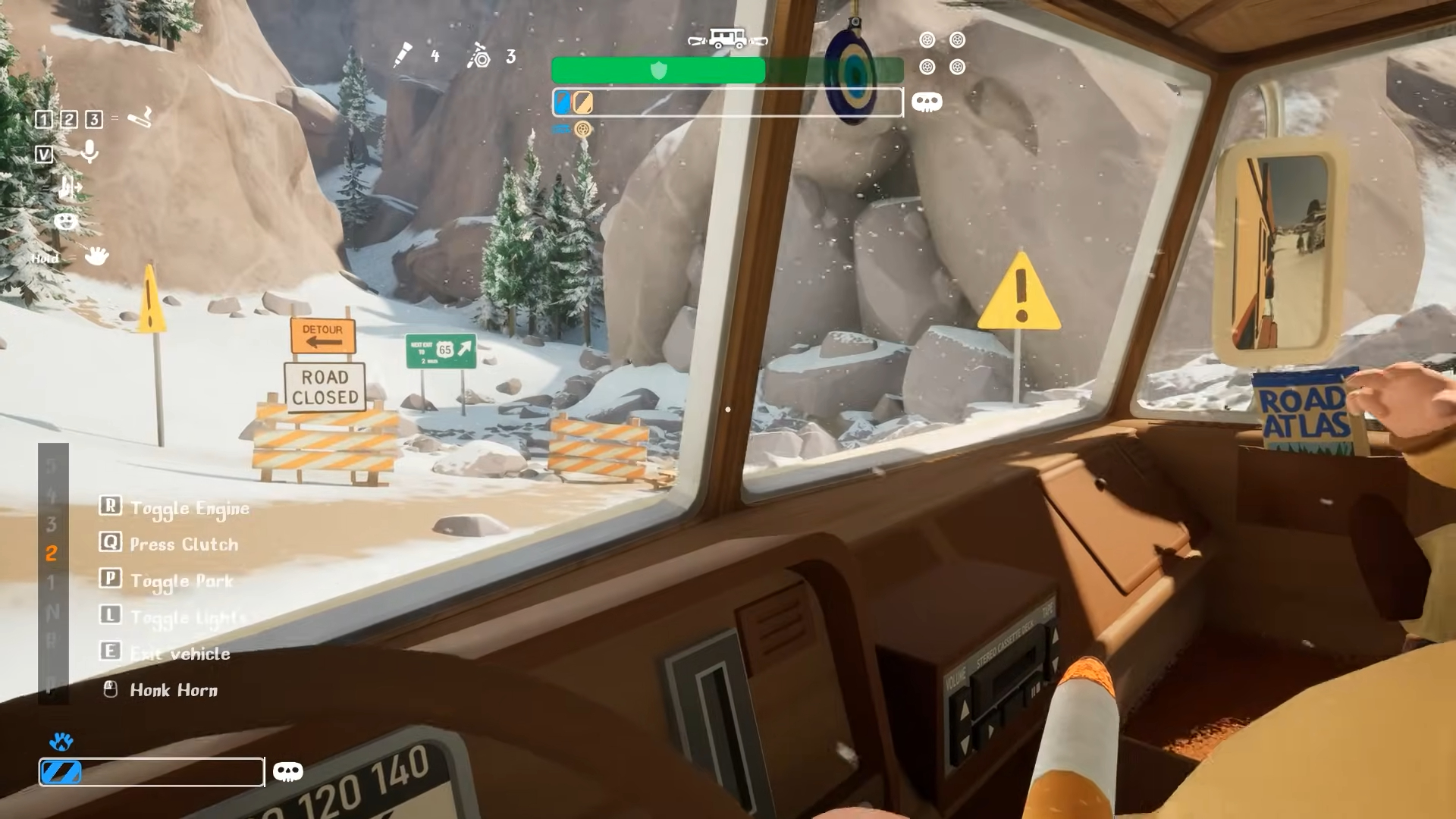Viewport: 1456px width, 819px height.
Task: Select the waving hand icon
Action: (x=96, y=256)
